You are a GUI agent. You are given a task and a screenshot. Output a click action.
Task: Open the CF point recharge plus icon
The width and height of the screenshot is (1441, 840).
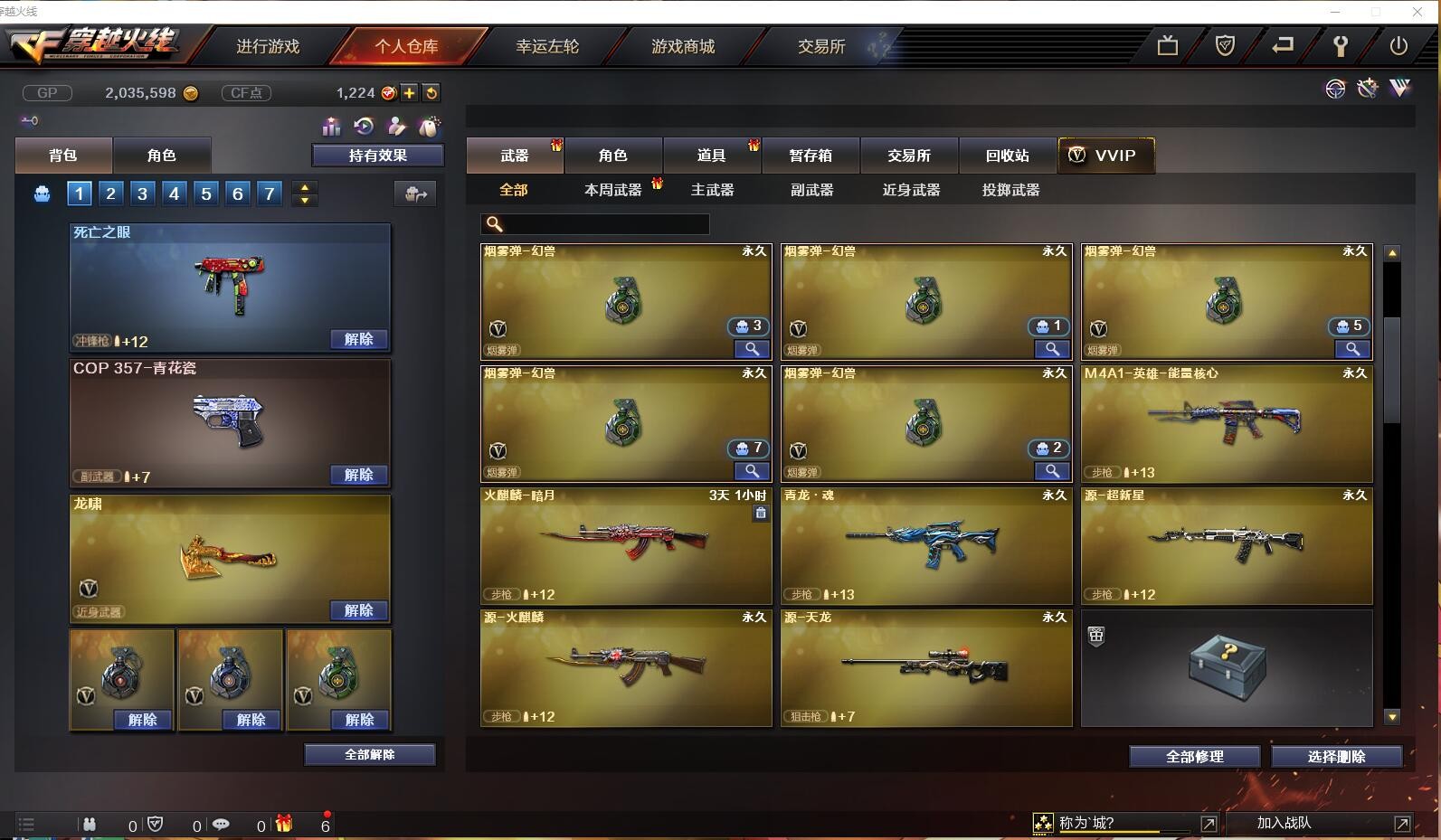(x=412, y=91)
